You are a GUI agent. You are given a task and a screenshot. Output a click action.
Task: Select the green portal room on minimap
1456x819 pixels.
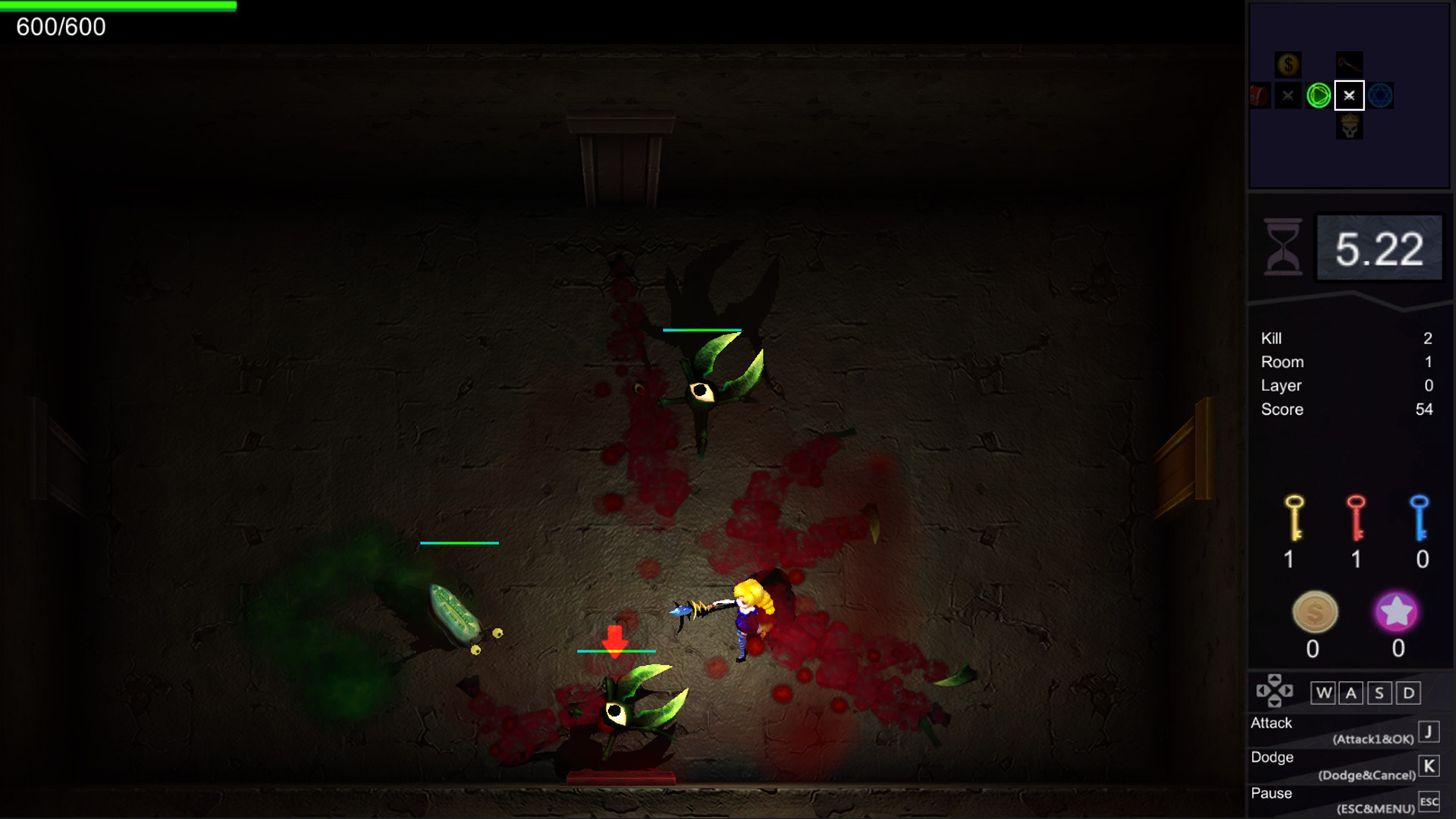click(x=1317, y=95)
